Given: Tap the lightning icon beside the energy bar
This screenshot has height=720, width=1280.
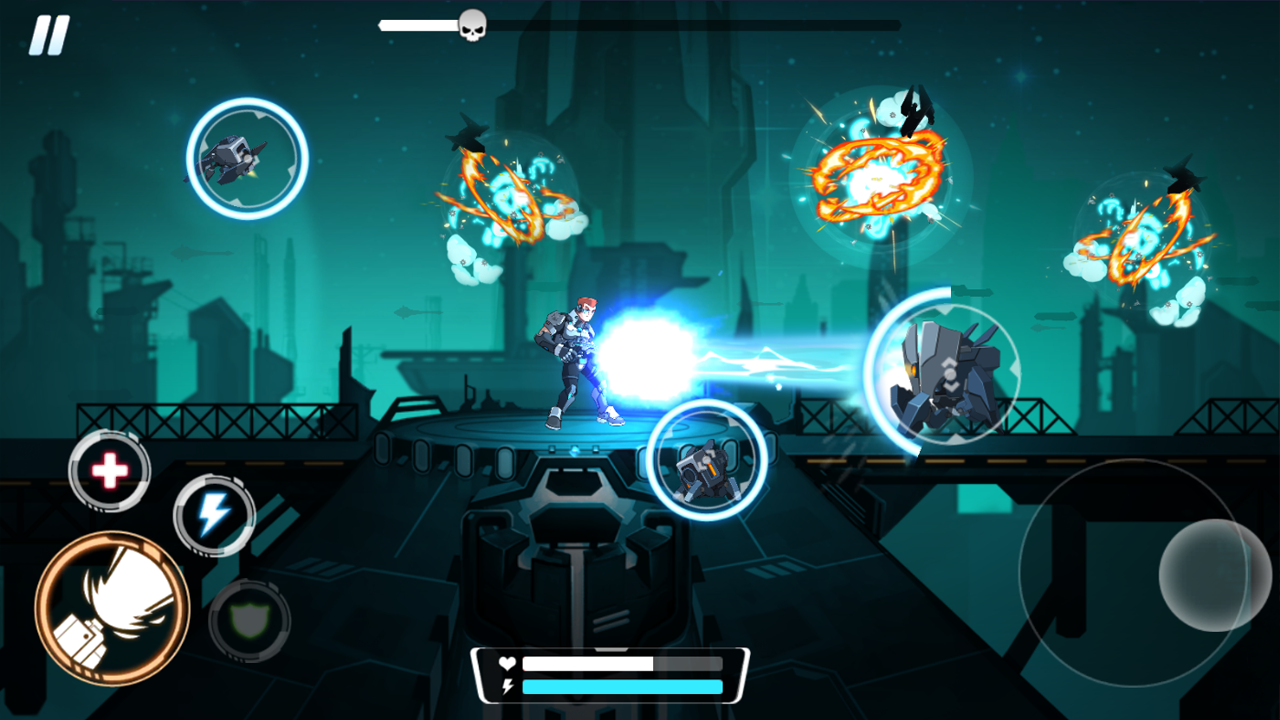Looking at the screenshot, I should [x=506, y=686].
